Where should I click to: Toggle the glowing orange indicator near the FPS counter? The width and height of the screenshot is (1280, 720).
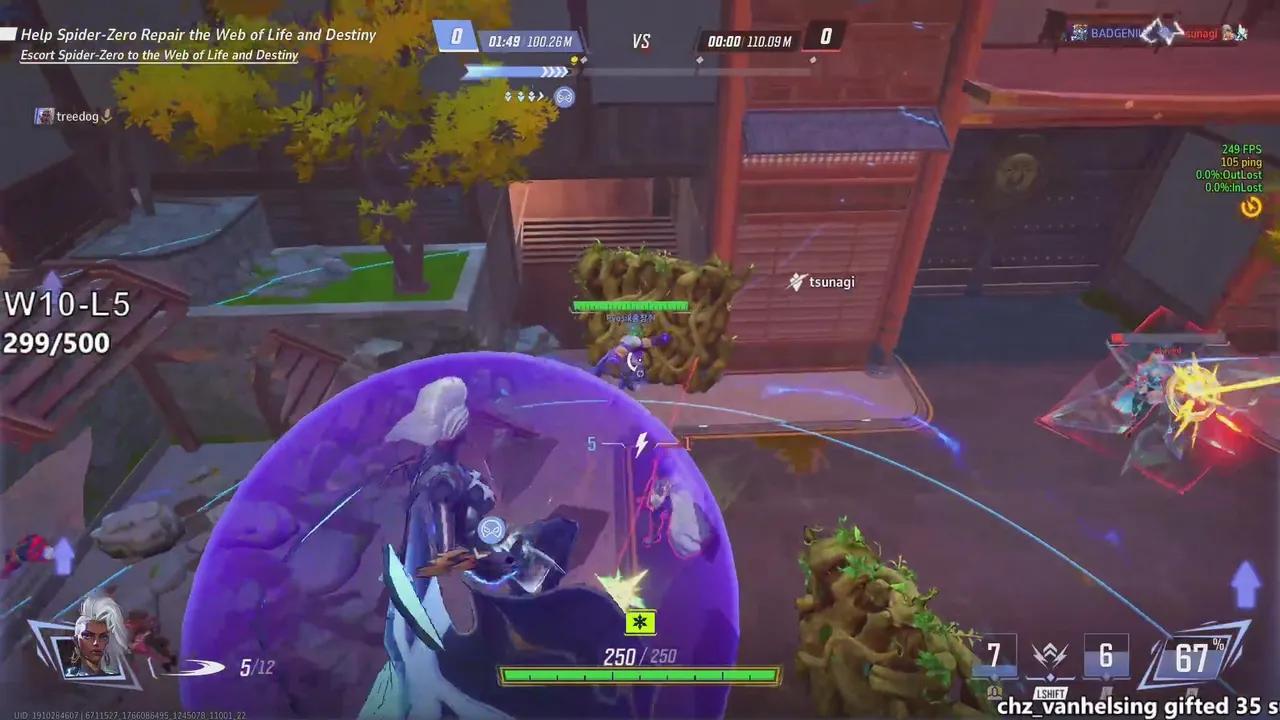(1251, 207)
